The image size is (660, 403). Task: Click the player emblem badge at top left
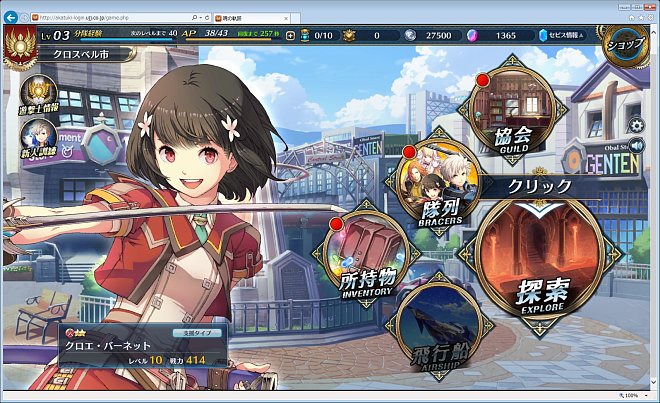pyautogui.click(x=17, y=43)
